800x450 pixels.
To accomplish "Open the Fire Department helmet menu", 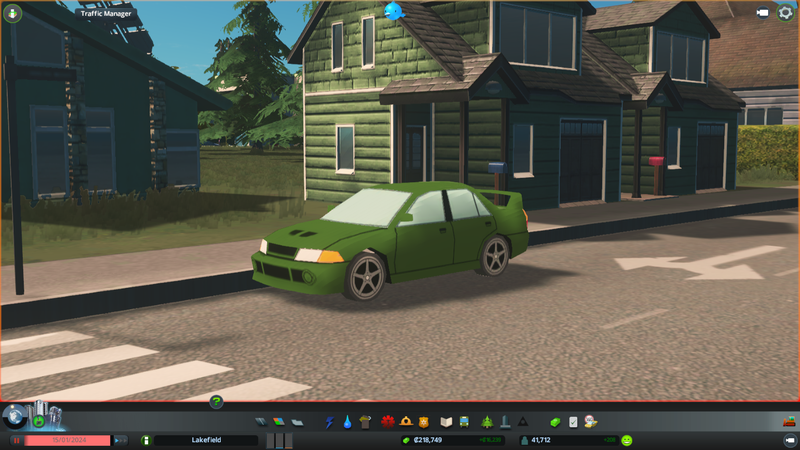I will 406,422.
